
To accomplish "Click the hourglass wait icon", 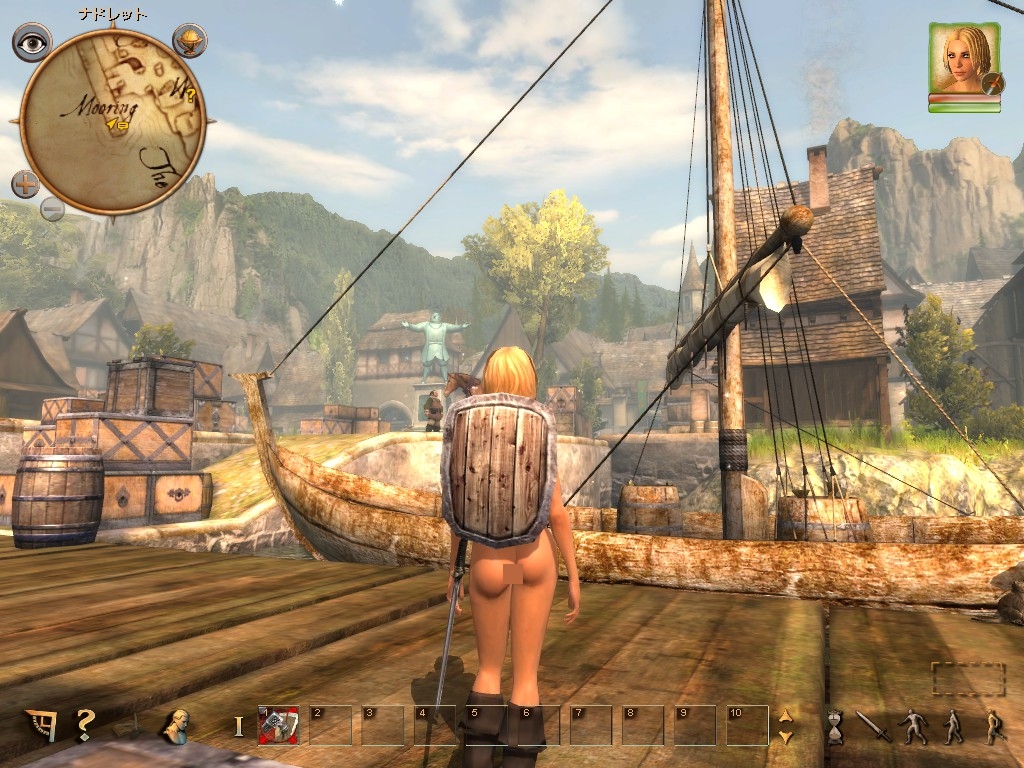I will tap(835, 726).
